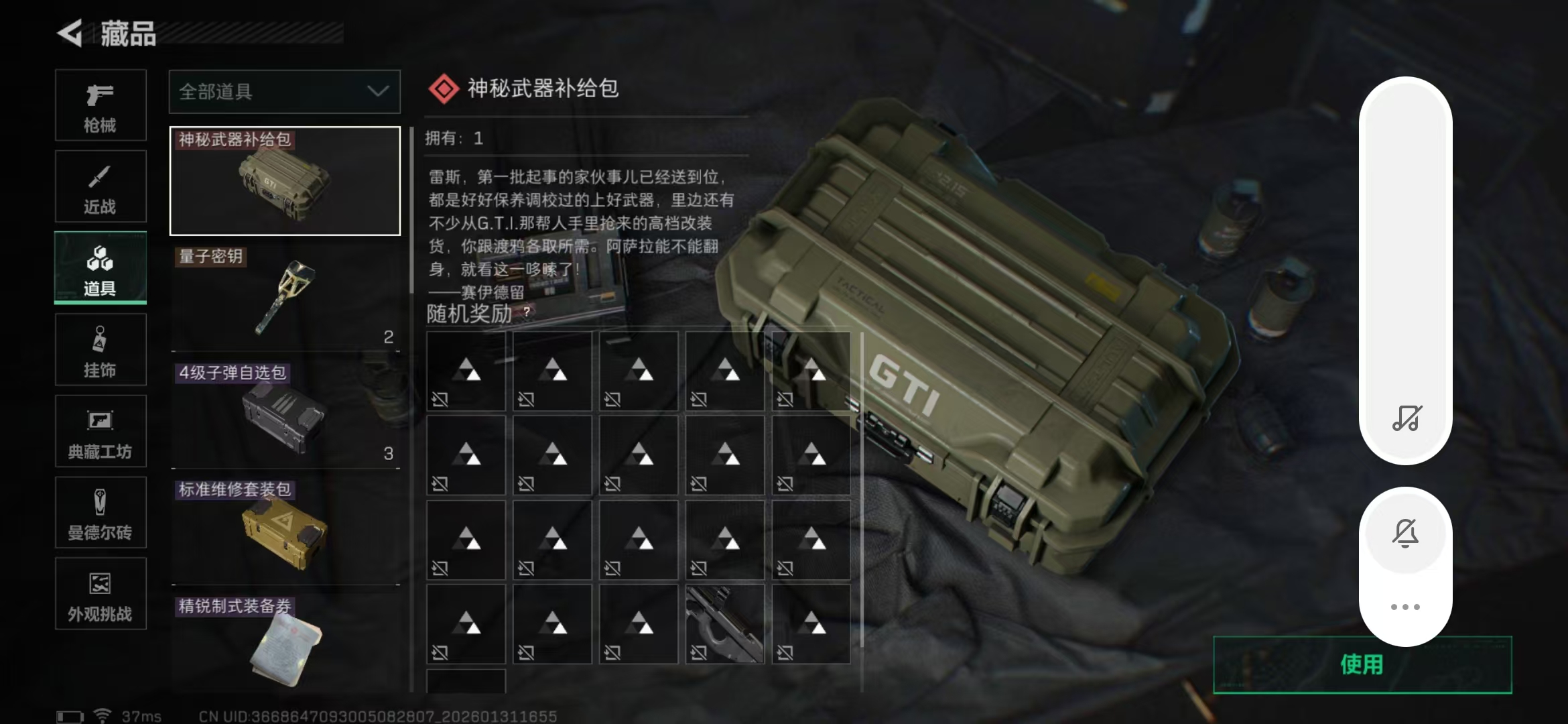Switch to the 典藏工坊 workshop section

point(101,430)
